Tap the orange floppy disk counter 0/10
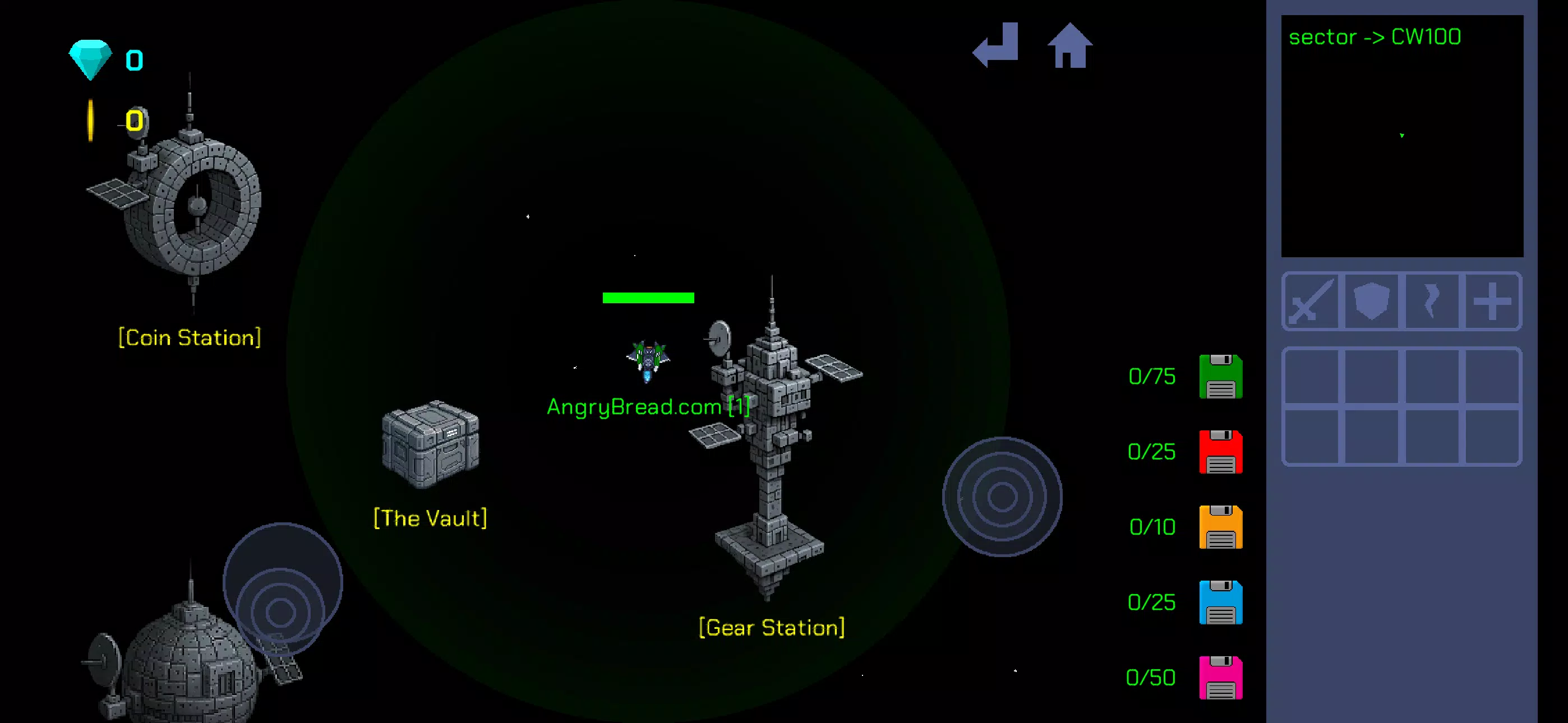 [1152, 527]
